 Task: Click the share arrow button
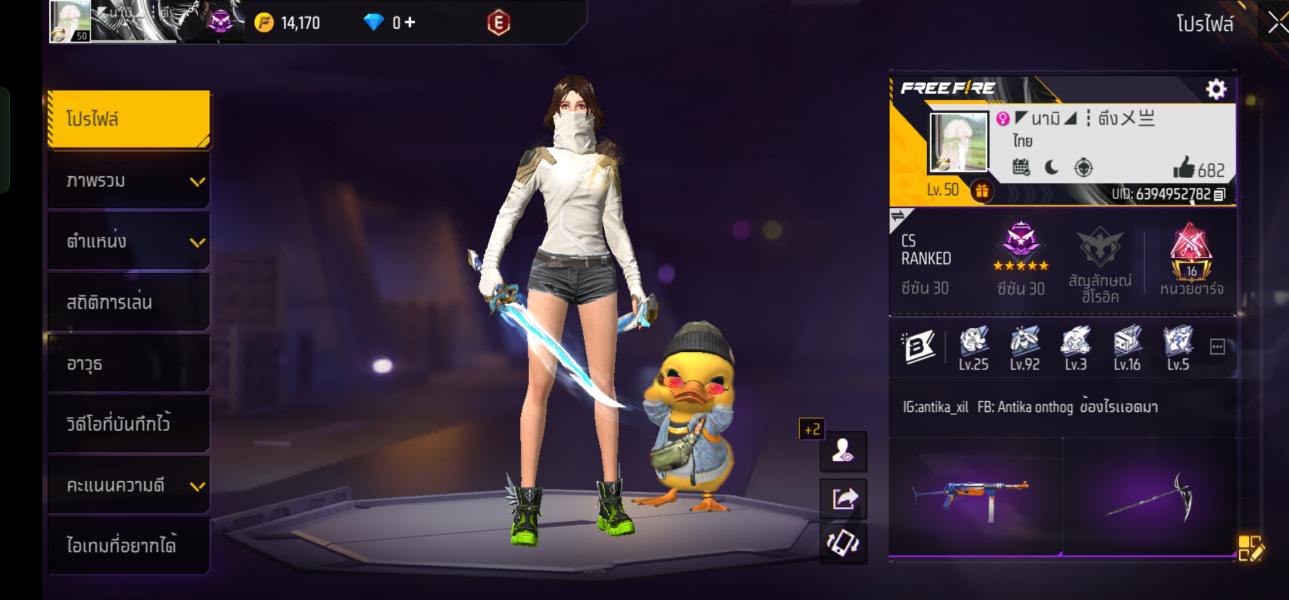pos(844,498)
